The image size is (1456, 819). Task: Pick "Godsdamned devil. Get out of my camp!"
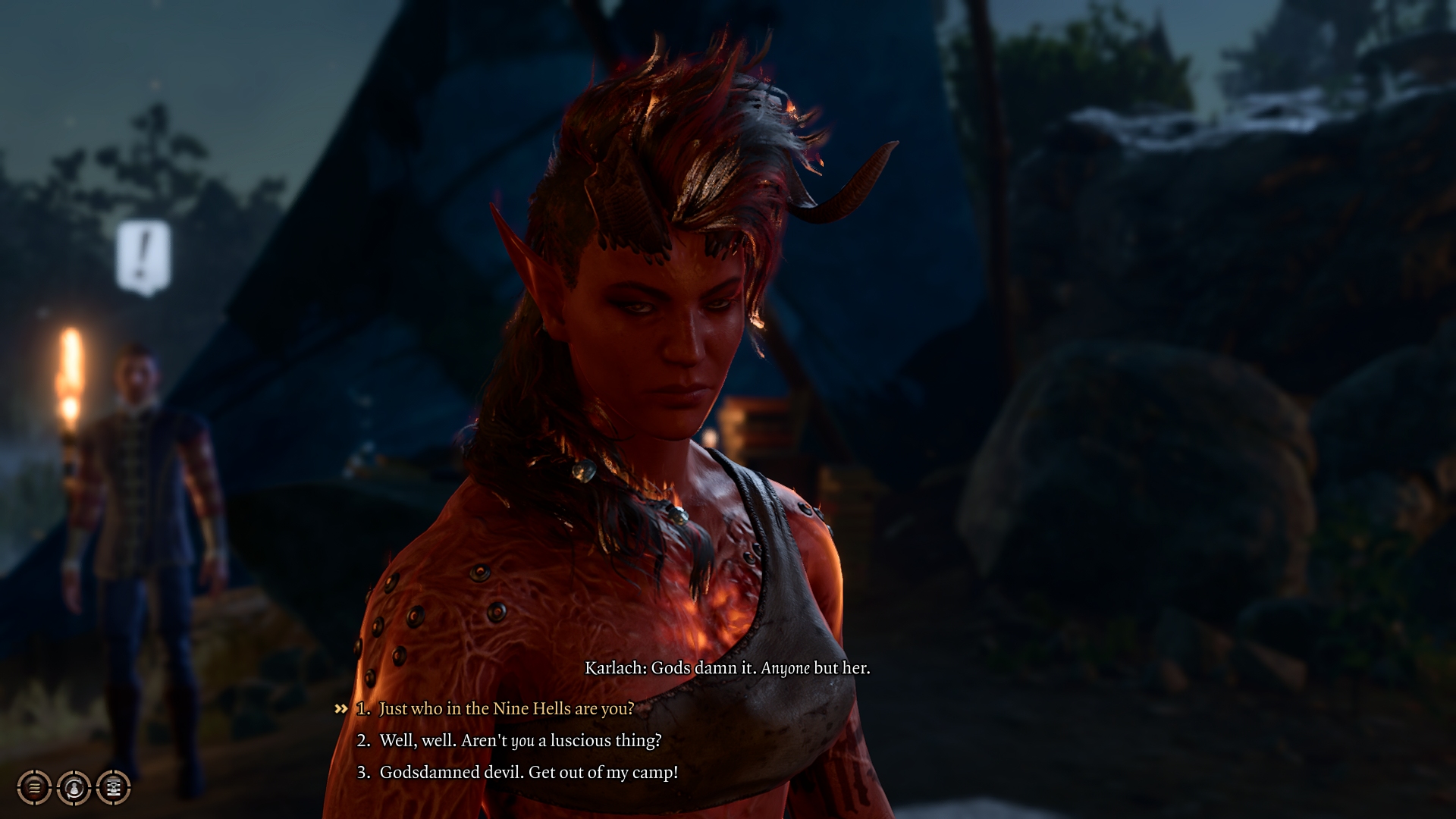tap(528, 772)
